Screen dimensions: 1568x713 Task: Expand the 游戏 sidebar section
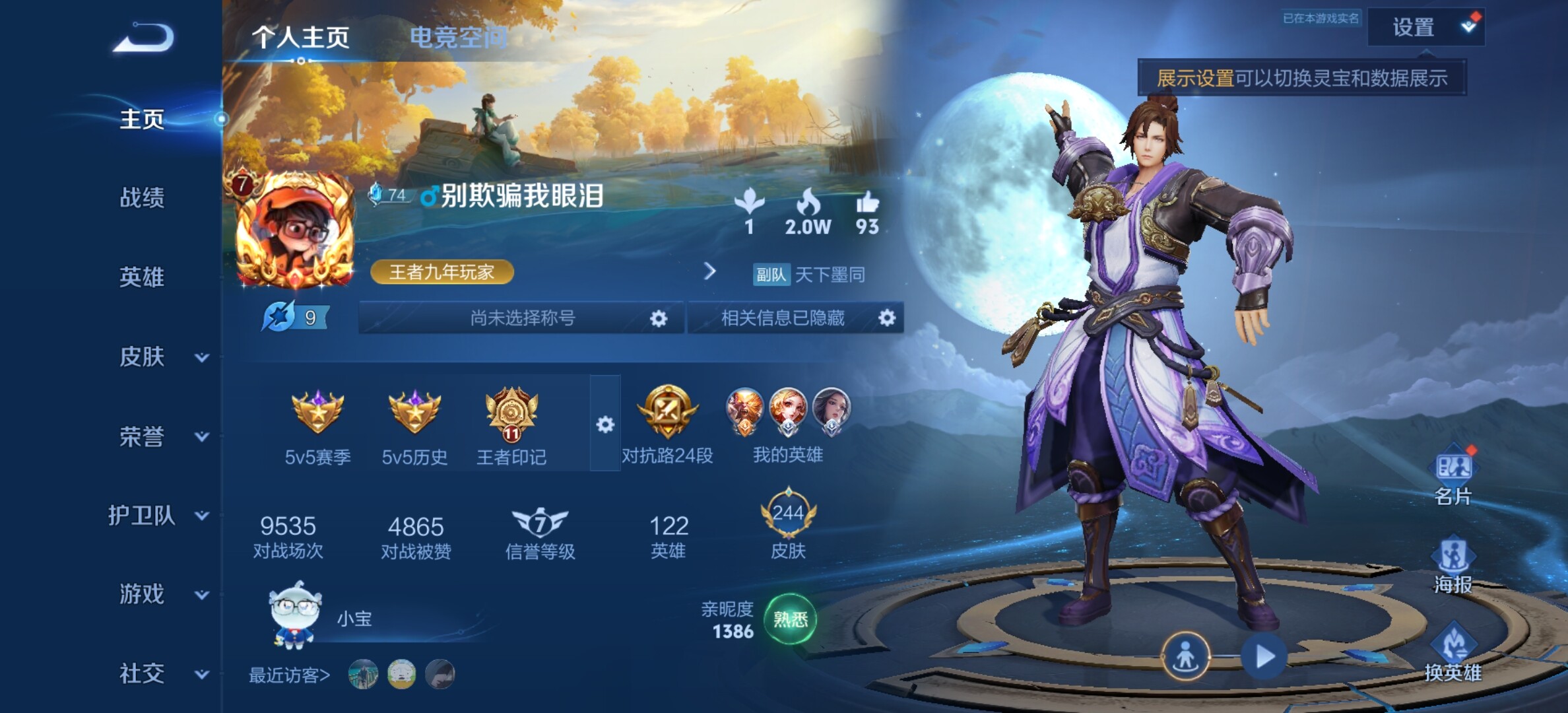pos(162,594)
